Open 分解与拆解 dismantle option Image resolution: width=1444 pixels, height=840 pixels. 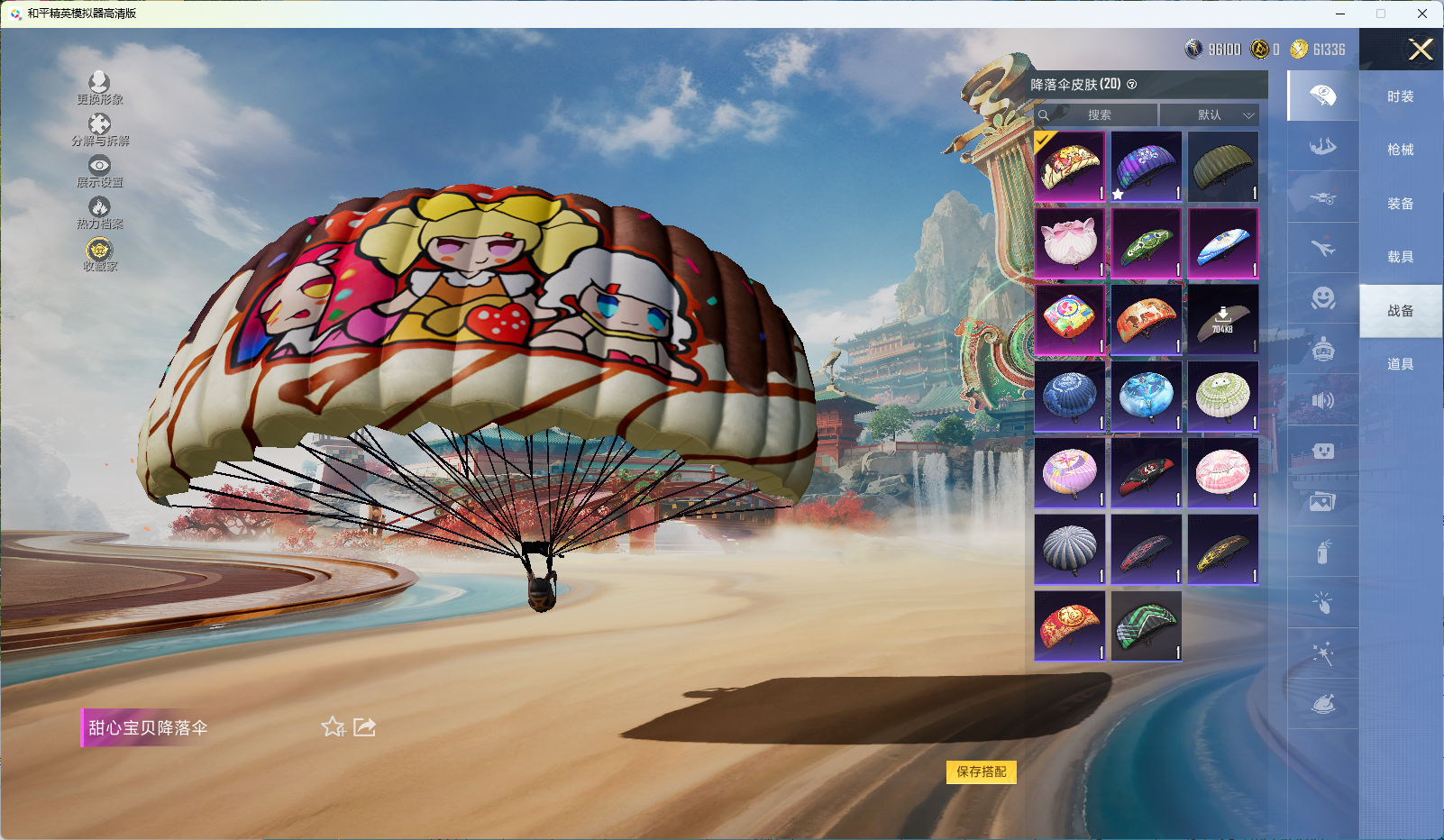99,130
